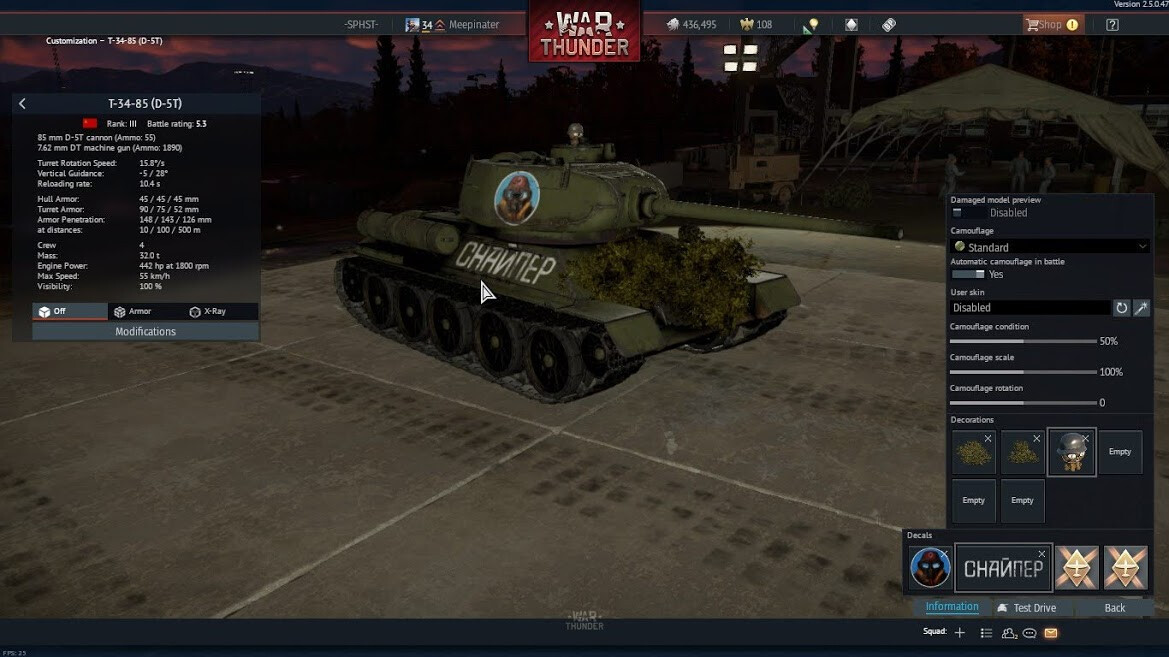Expand the Standard camouflage dropdown
This screenshot has width=1169, height=657.
tap(1049, 247)
